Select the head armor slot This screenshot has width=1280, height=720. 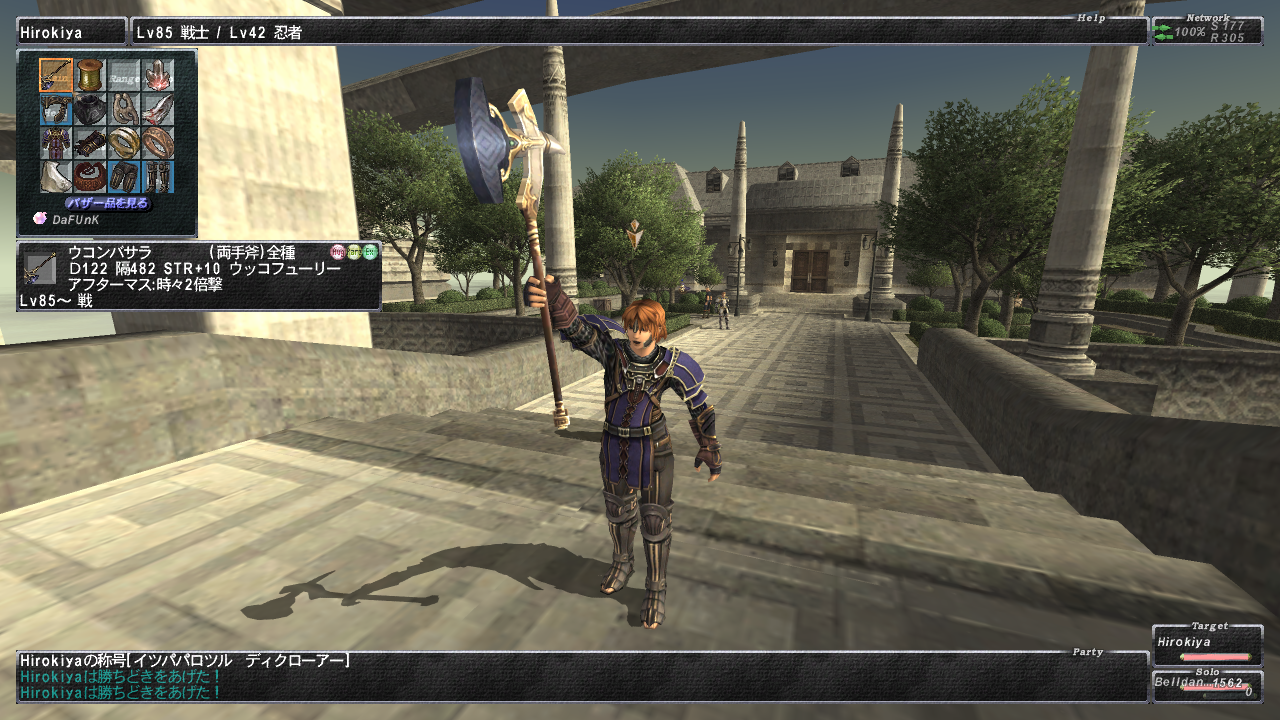(x=56, y=109)
